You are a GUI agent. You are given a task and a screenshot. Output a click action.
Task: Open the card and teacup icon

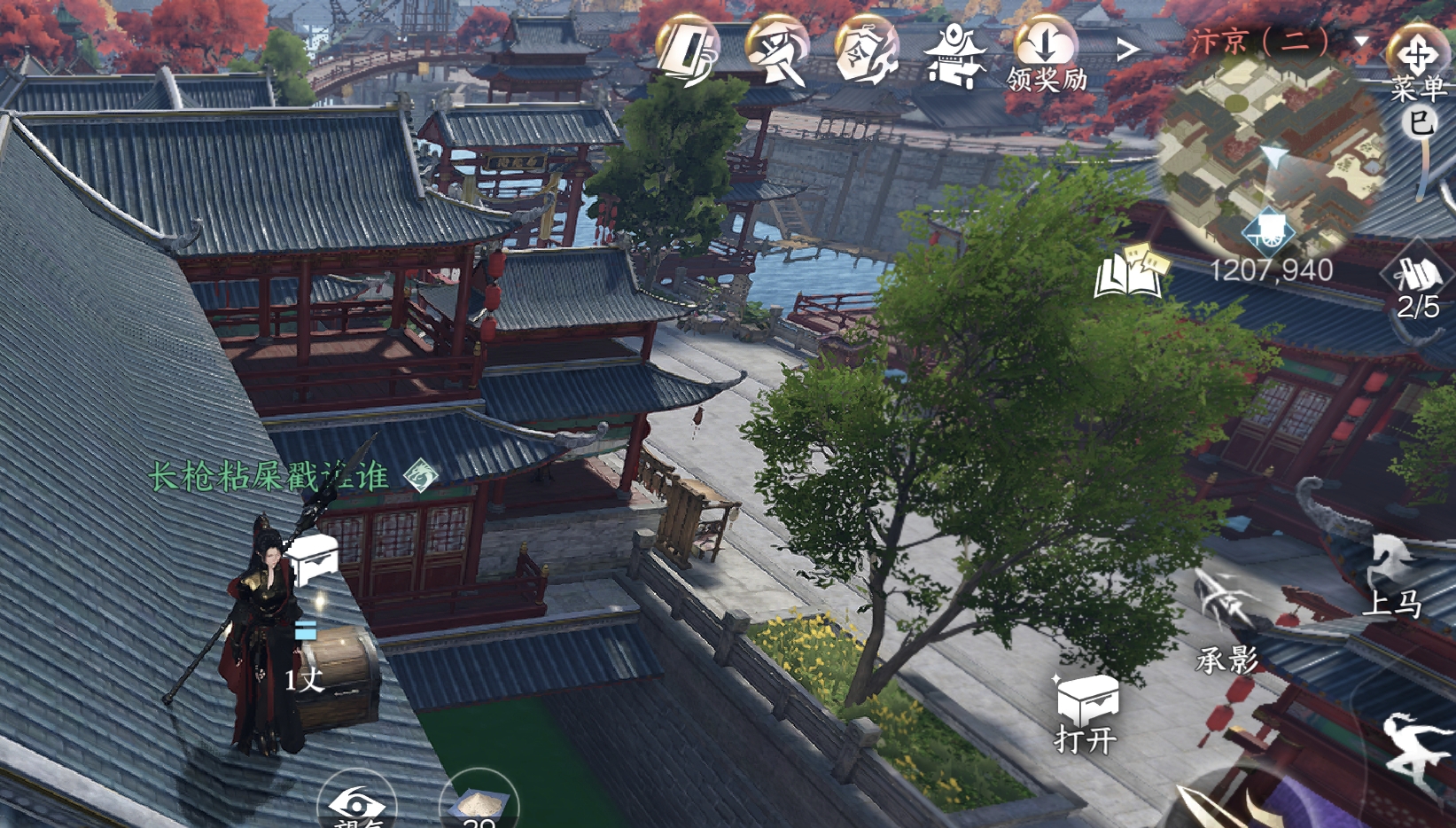[x=689, y=51]
